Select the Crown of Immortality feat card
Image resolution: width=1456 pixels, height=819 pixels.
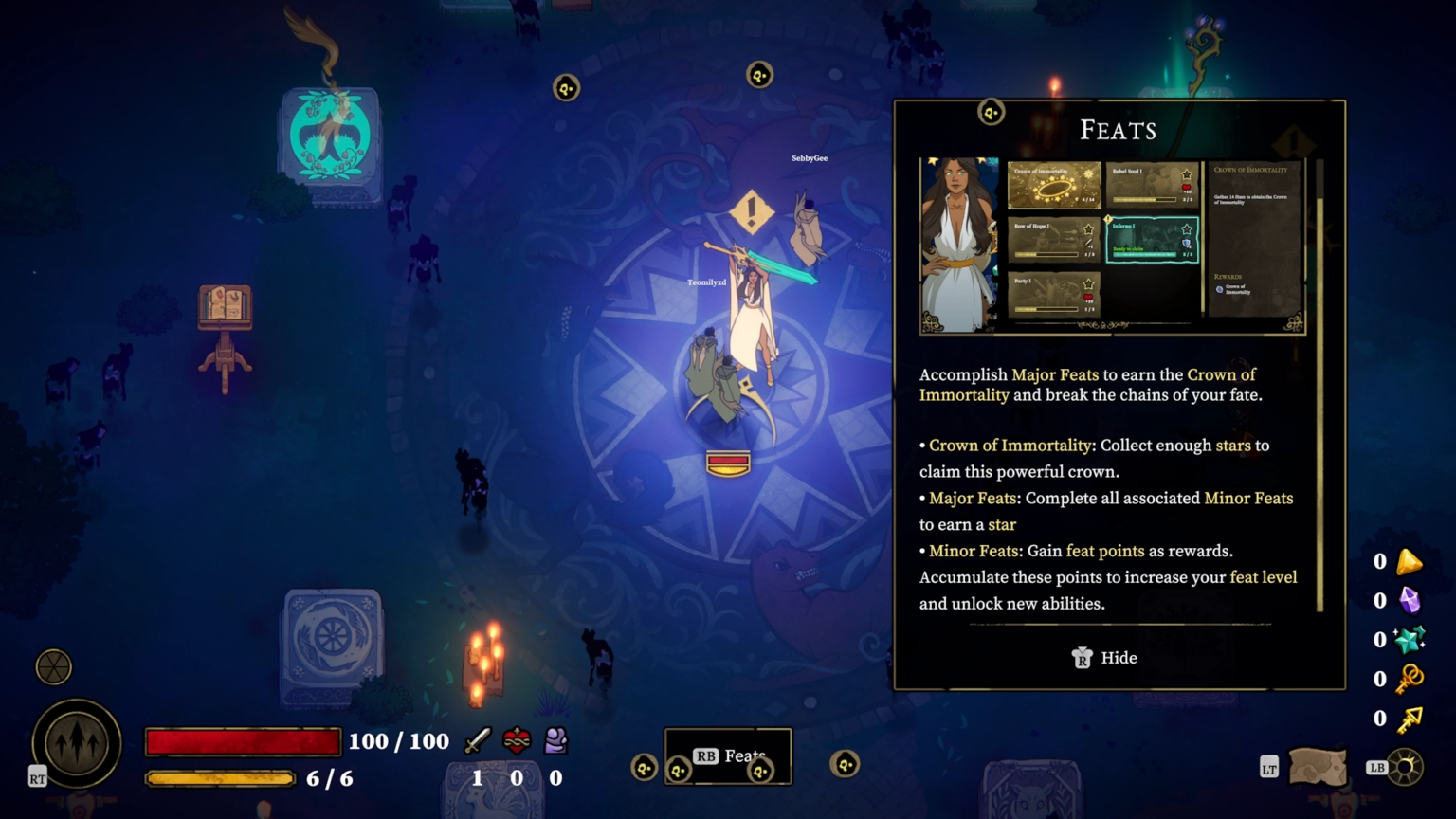tap(1054, 185)
